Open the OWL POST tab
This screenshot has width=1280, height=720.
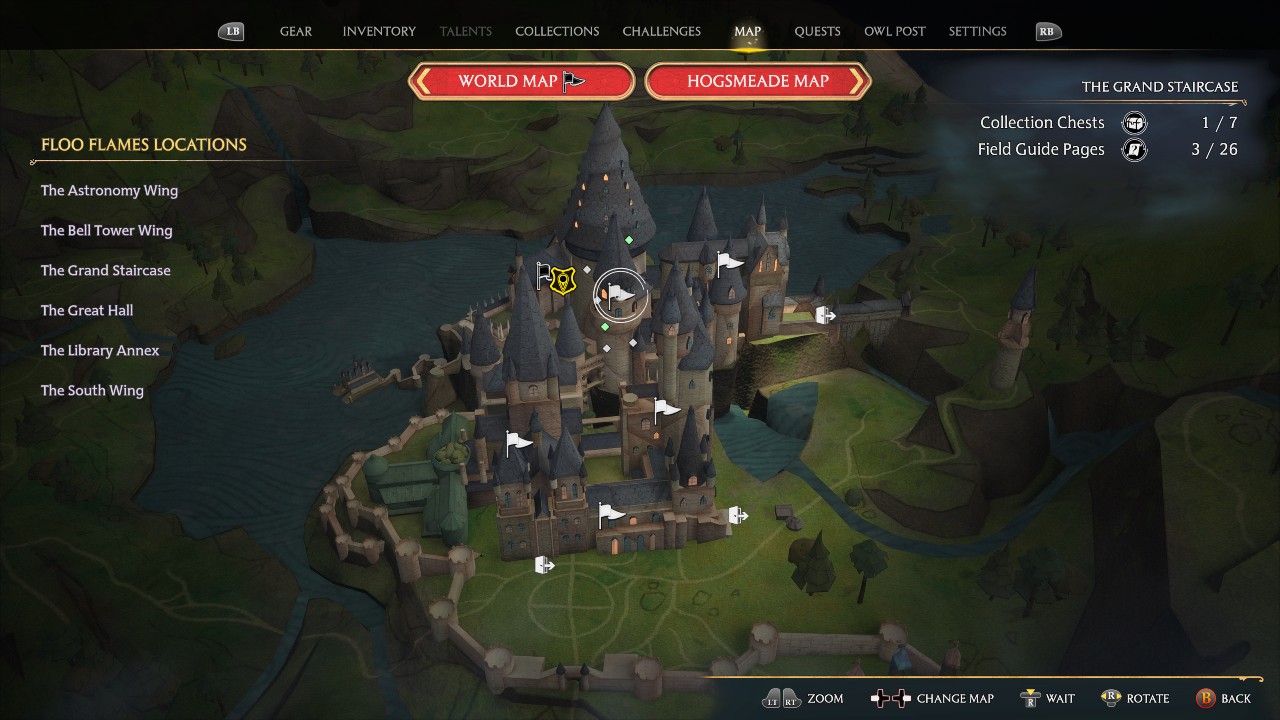[895, 31]
